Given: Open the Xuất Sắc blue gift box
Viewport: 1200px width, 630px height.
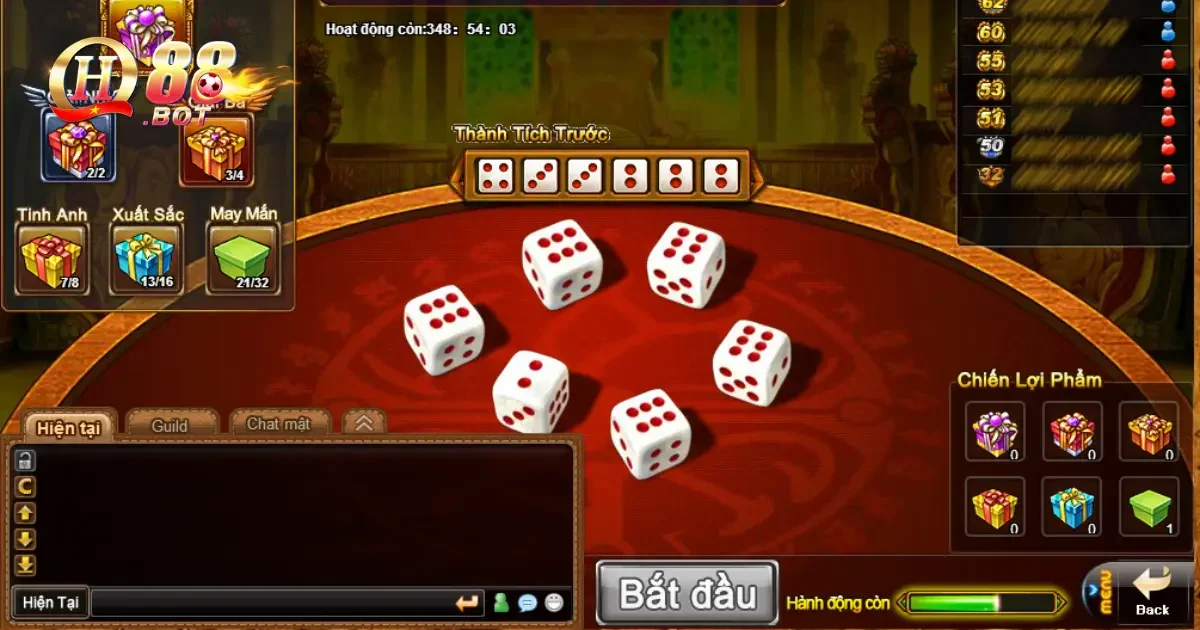Looking at the screenshot, I should tap(145, 258).
